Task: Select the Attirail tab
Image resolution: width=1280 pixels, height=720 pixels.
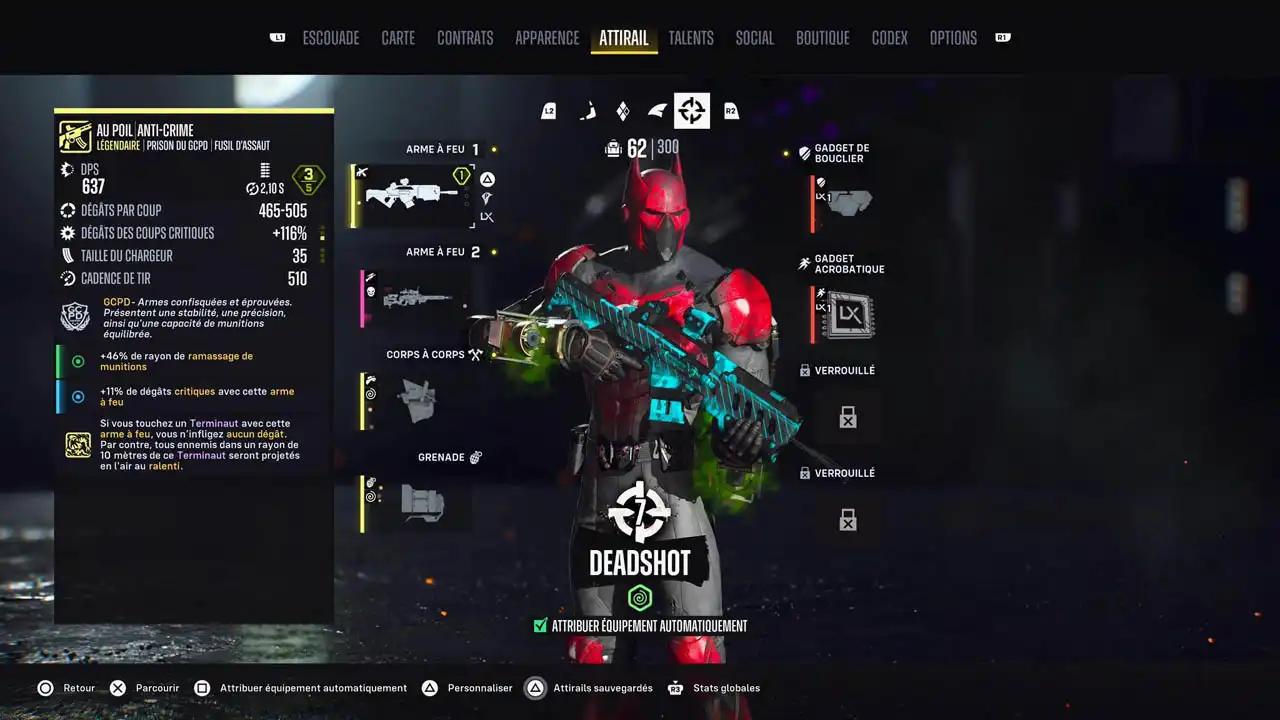Action: pos(624,38)
